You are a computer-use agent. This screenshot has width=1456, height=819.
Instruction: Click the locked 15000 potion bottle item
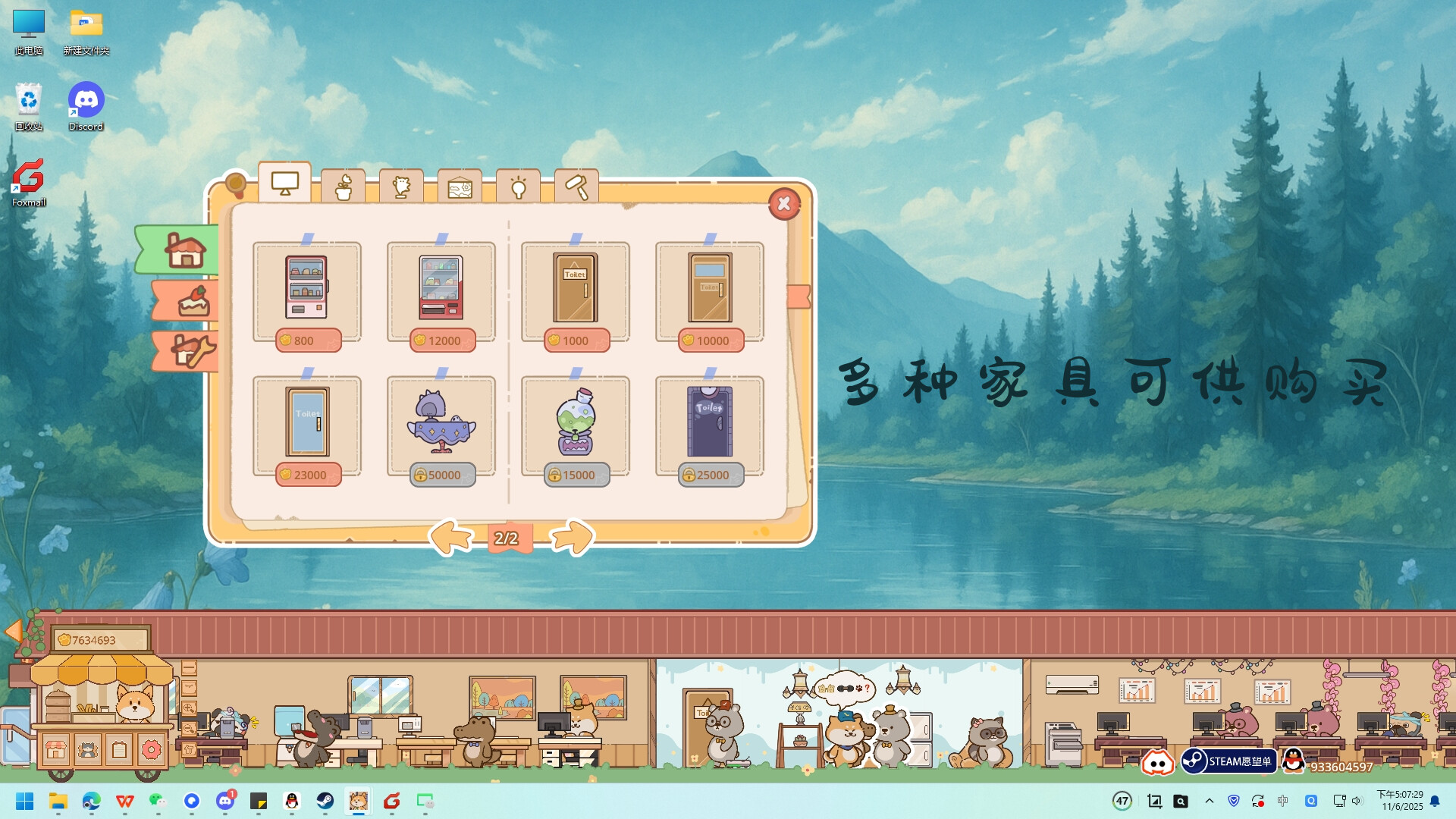[575, 426]
